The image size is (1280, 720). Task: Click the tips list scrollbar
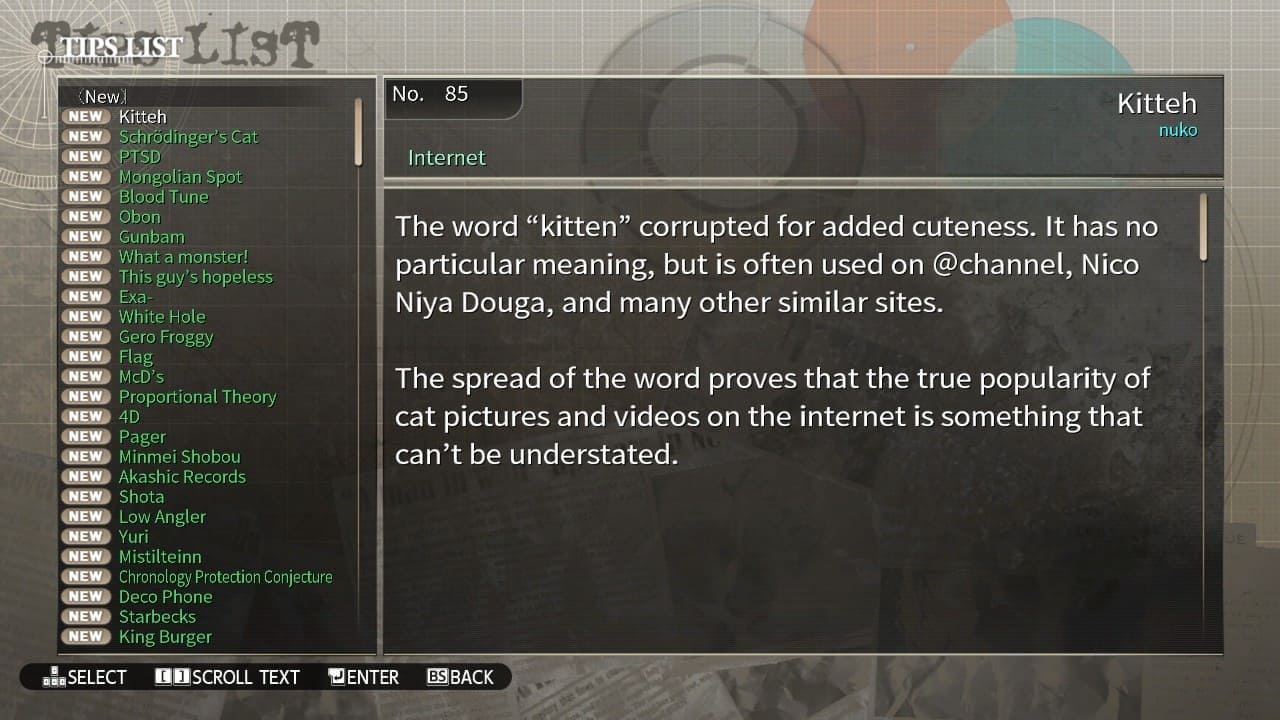358,132
